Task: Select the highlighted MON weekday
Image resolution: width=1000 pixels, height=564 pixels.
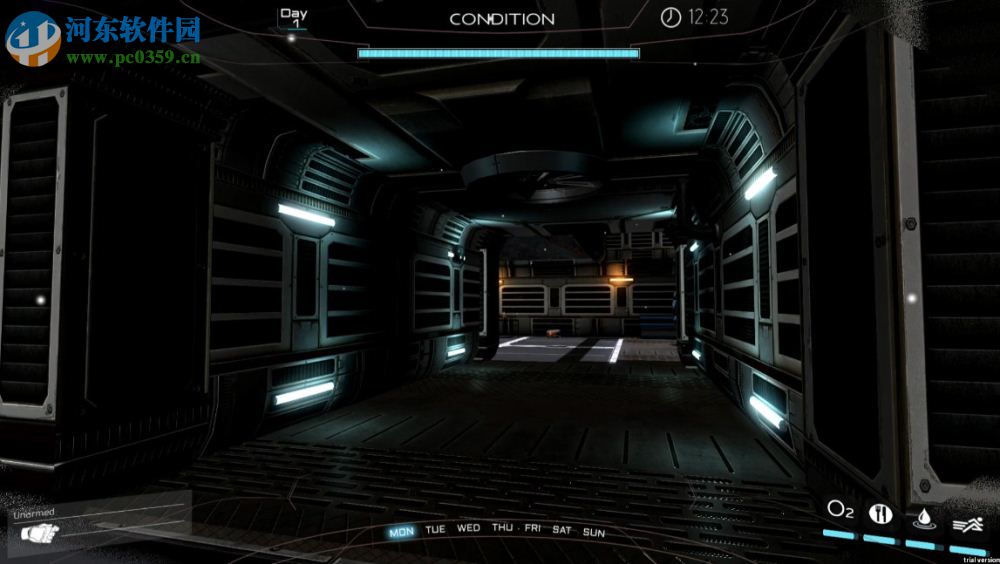Action: [x=402, y=531]
